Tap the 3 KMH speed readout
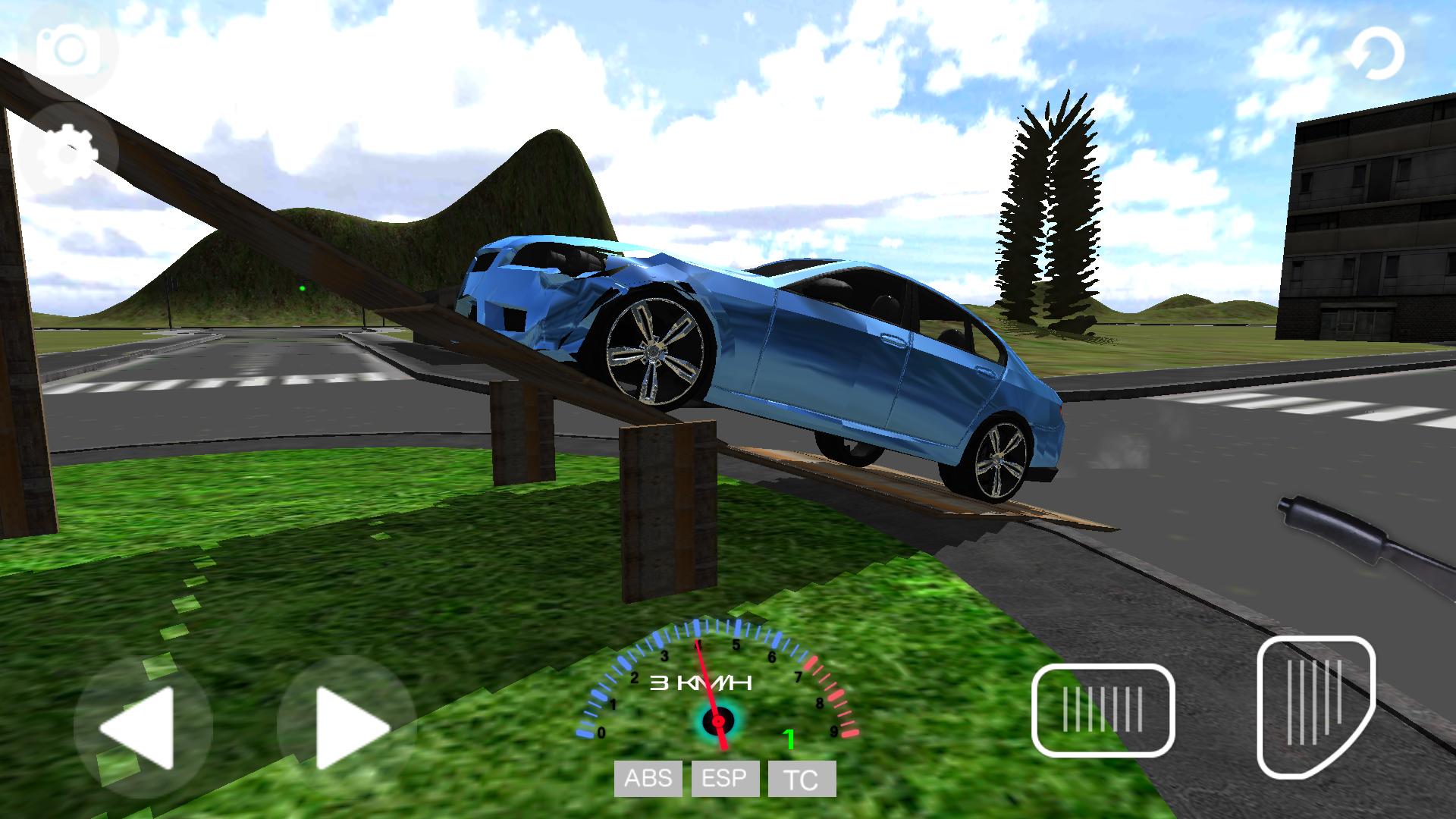The image size is (1456, 819). pyautogui.click(x=699, y=683)
